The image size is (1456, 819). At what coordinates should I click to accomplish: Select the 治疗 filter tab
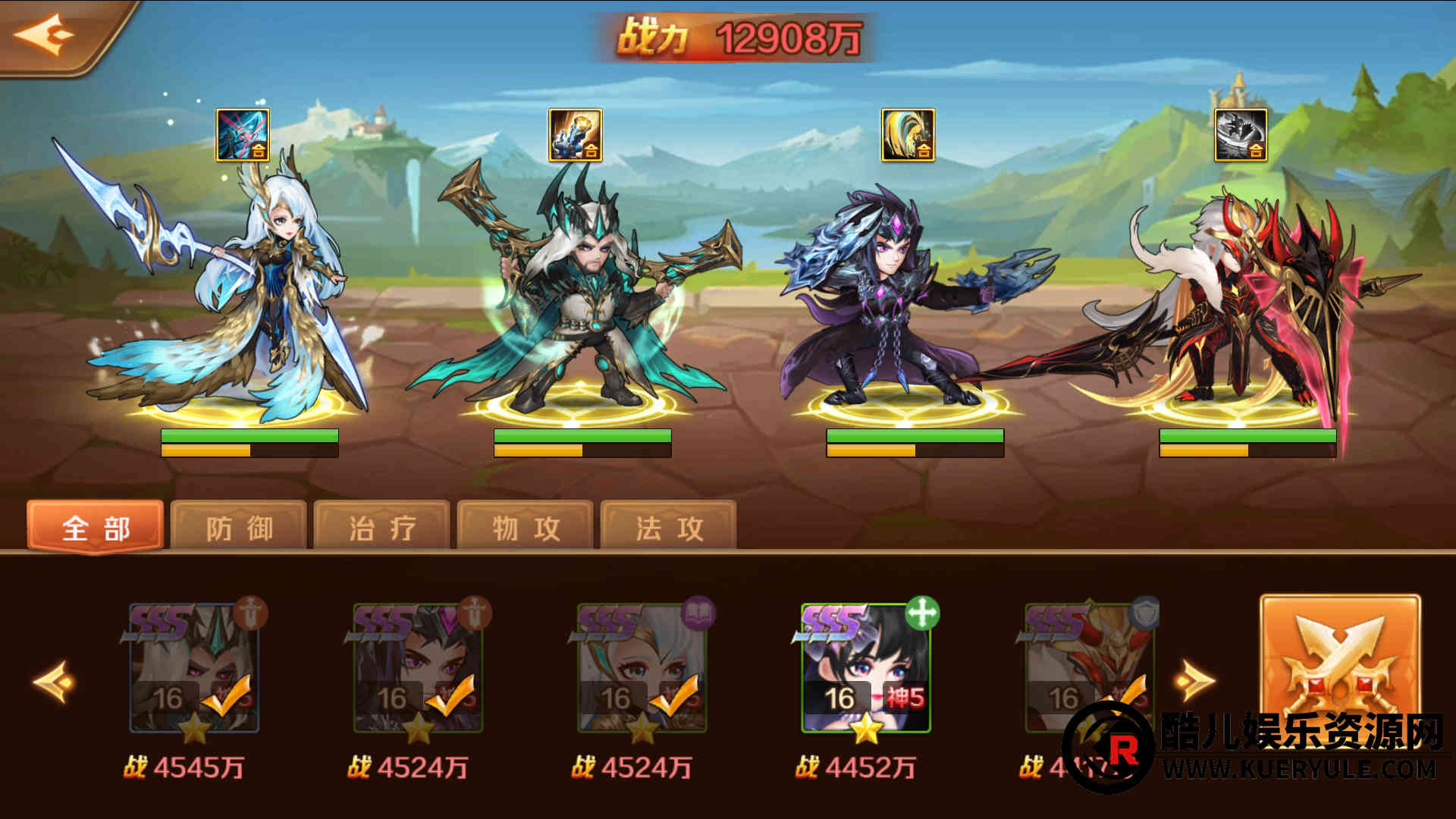pyautogui.click(x=382, y=527)
